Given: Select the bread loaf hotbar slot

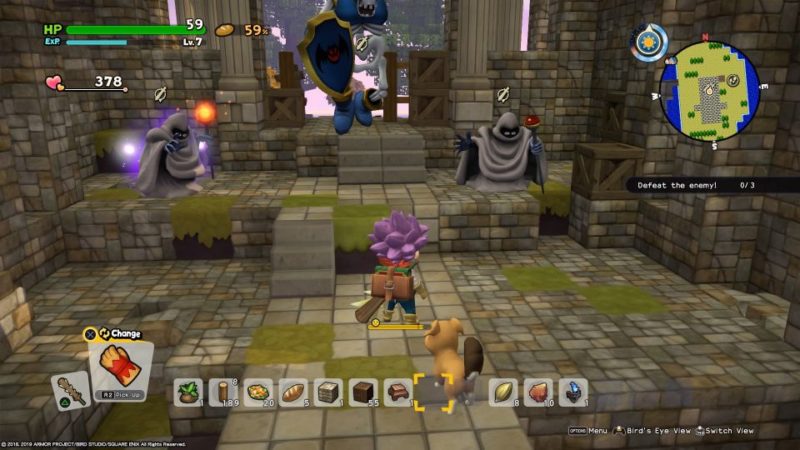Looking at the screenshot, I should pyautogui.click(x=294, y=392).
